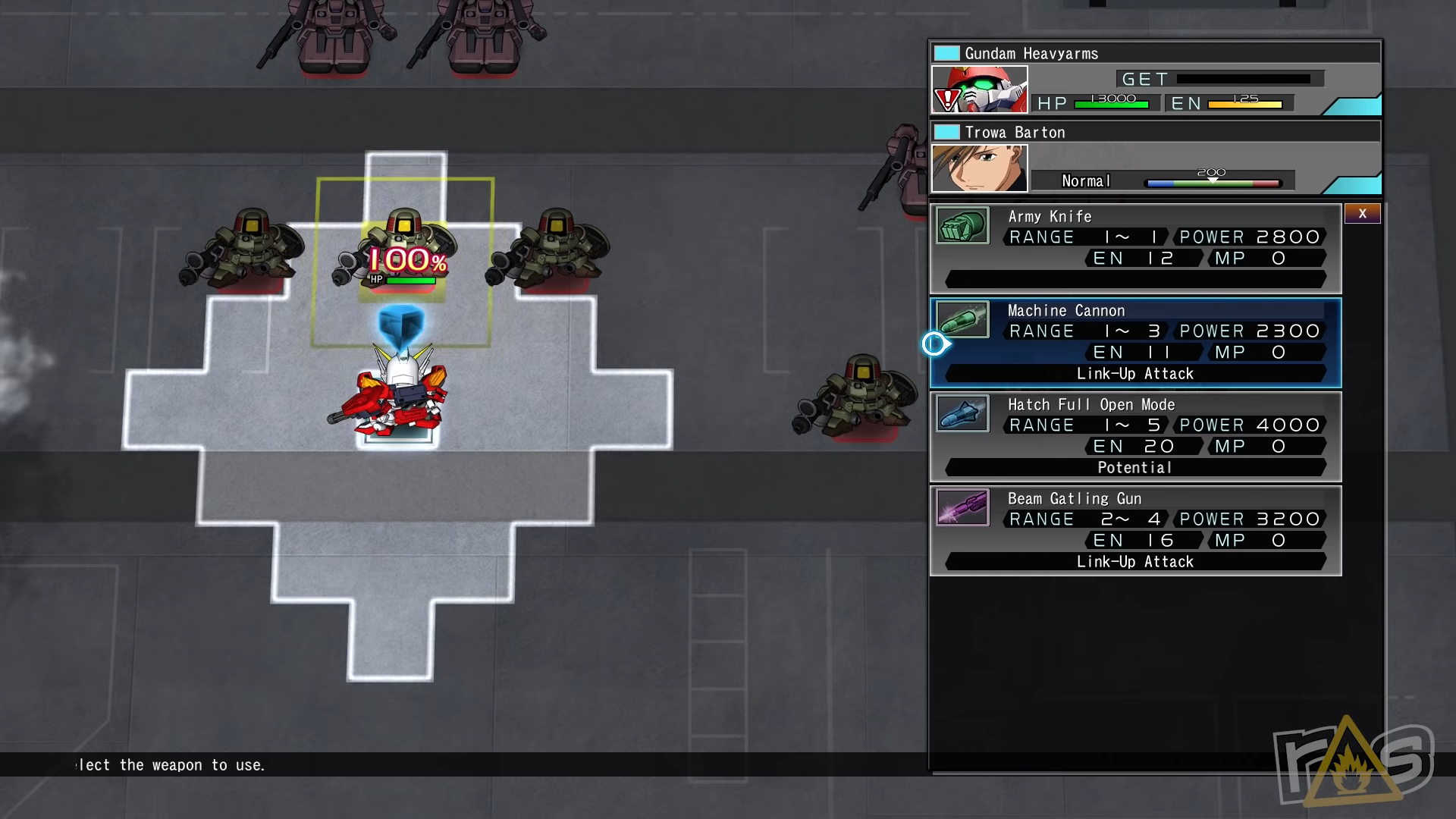The width and height of the screenshot is (1456, 819).
Task: Click the Gundam Heavyarms head portrait
Action: pyautogui.click(x=980, y=87)
